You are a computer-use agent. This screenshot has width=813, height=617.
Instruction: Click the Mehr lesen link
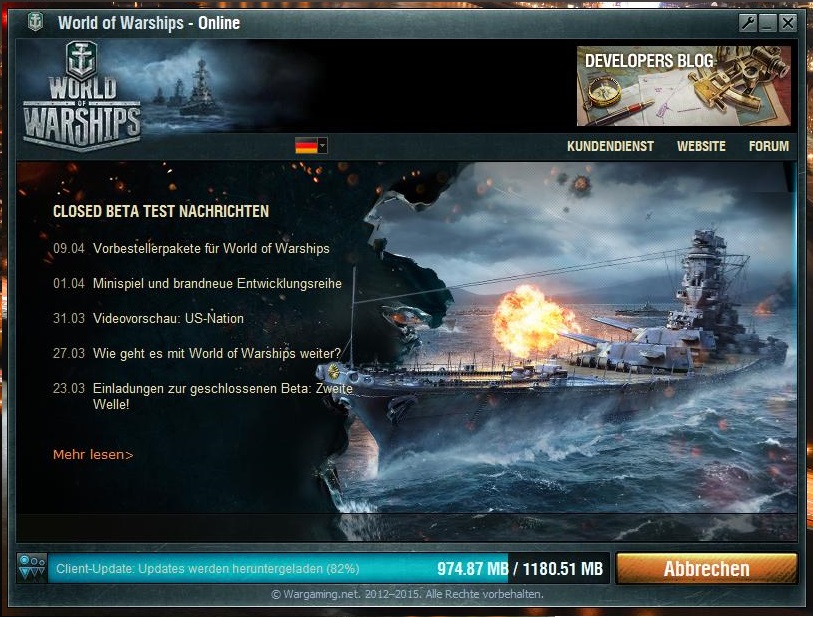pos(93,455)
